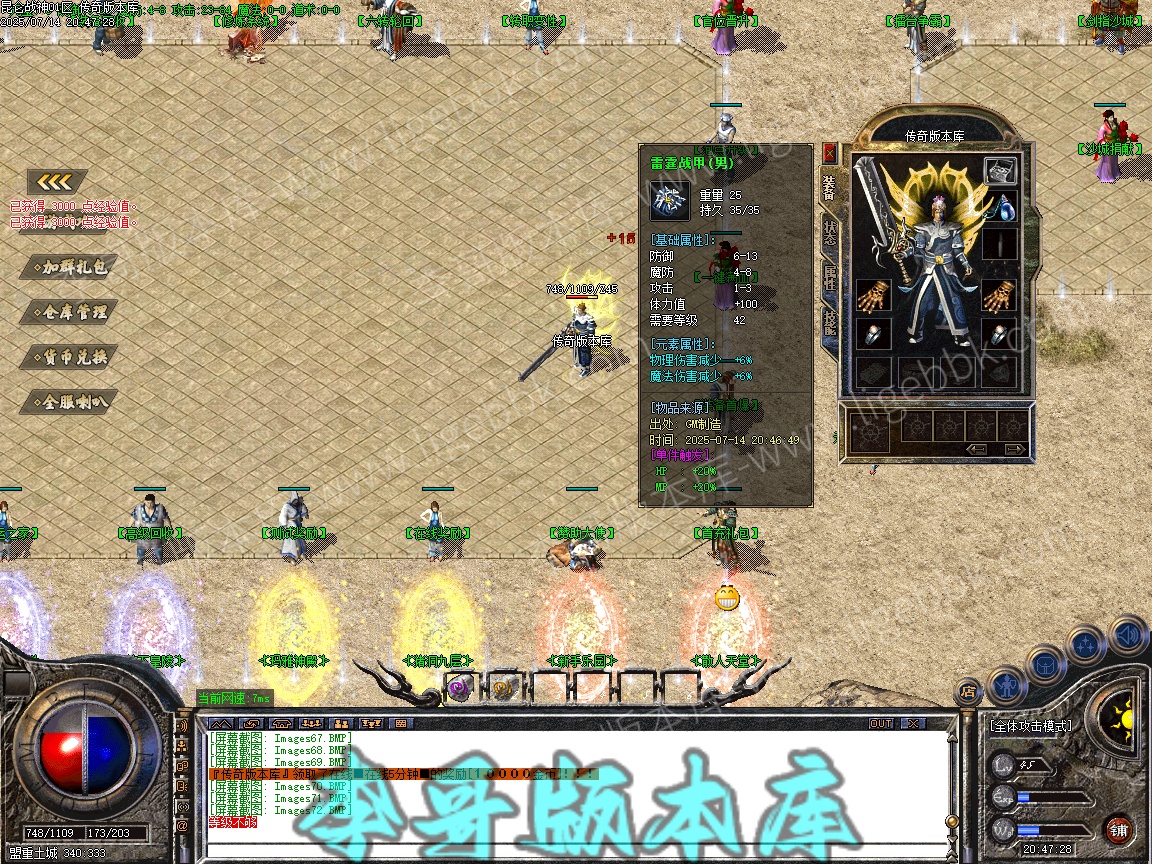Use the purple orb item in the hotbar
This screenshot has width=1152, height=864.
(x=459, y=687)
